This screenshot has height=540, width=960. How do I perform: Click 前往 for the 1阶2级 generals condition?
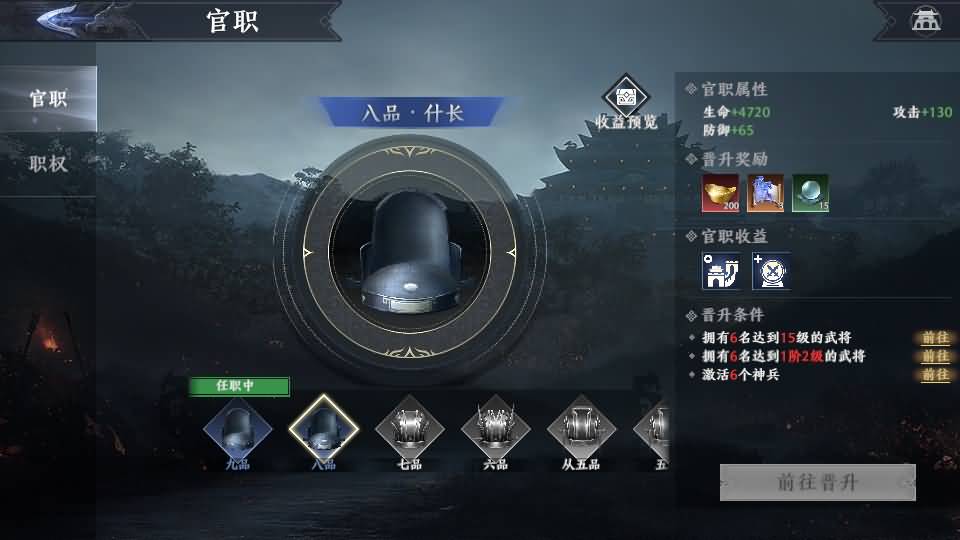click(x=936, y=356)
